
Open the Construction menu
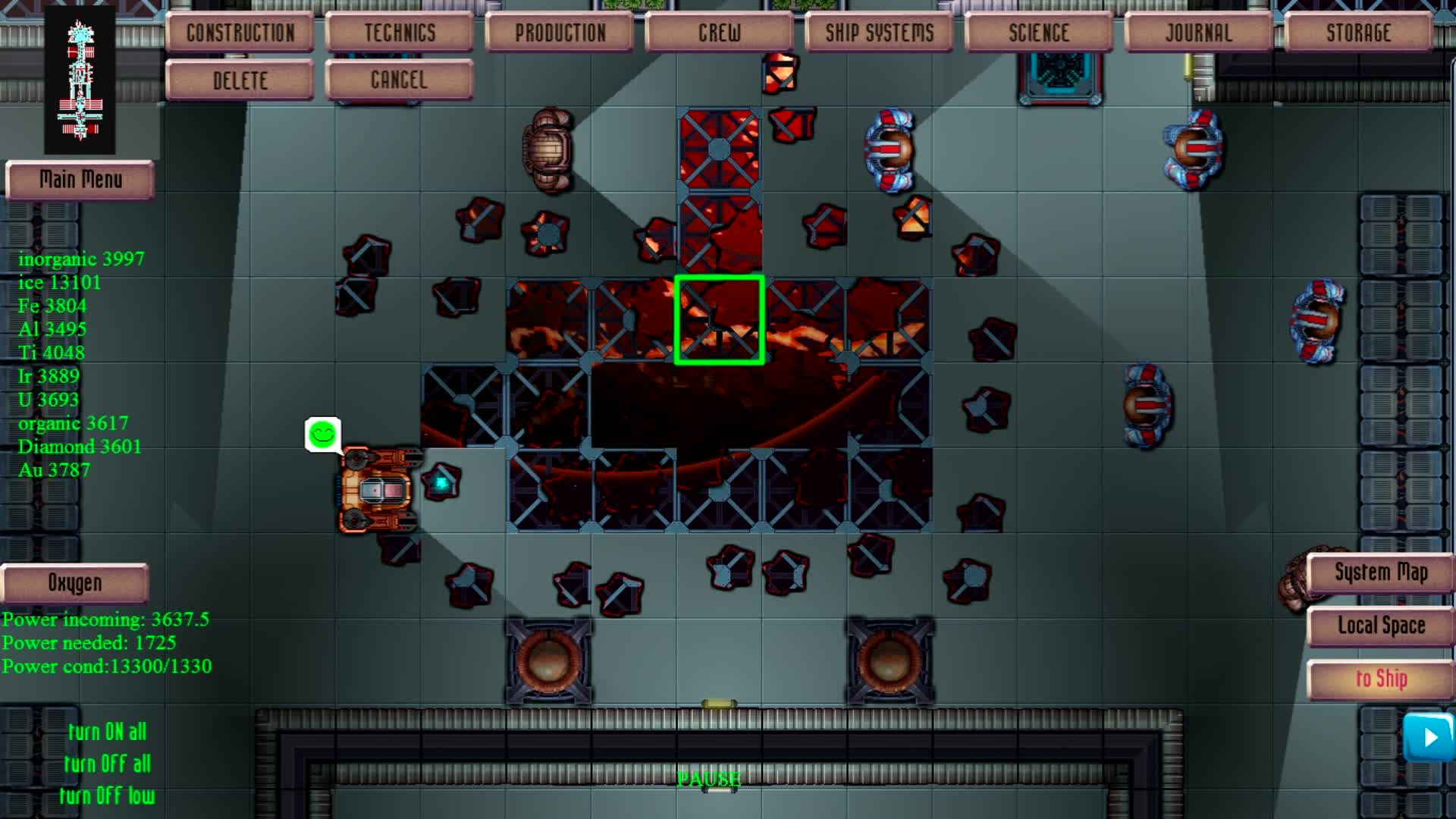click(240, 32)
